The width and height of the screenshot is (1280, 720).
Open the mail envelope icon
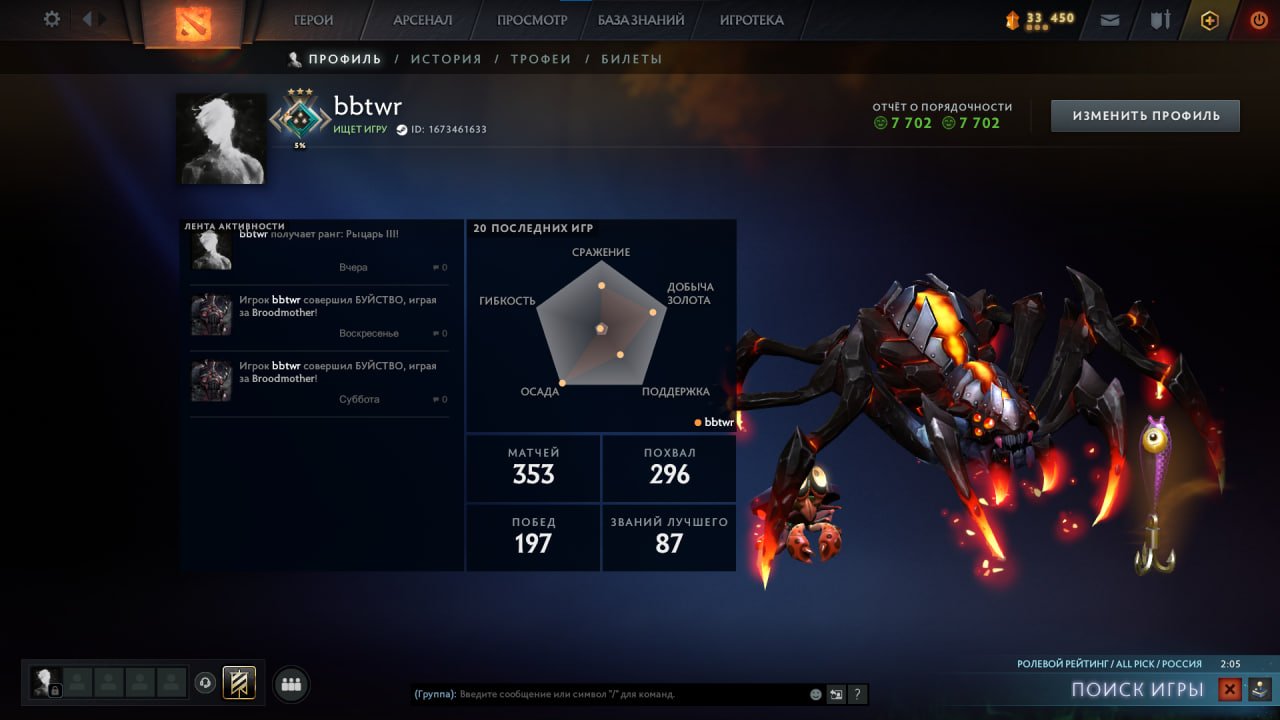tap(1110, 20)
